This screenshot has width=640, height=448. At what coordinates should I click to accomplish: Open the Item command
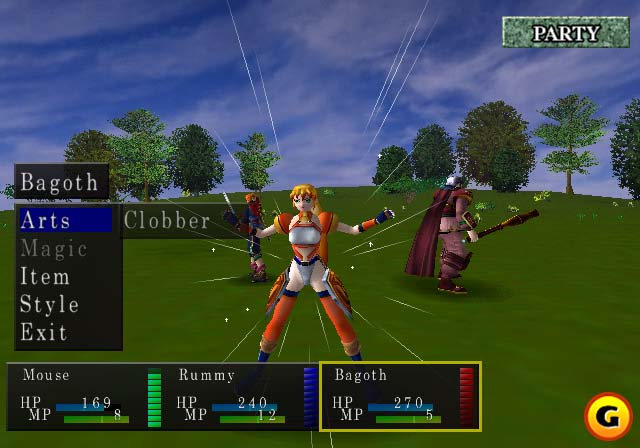click(45, 276)
